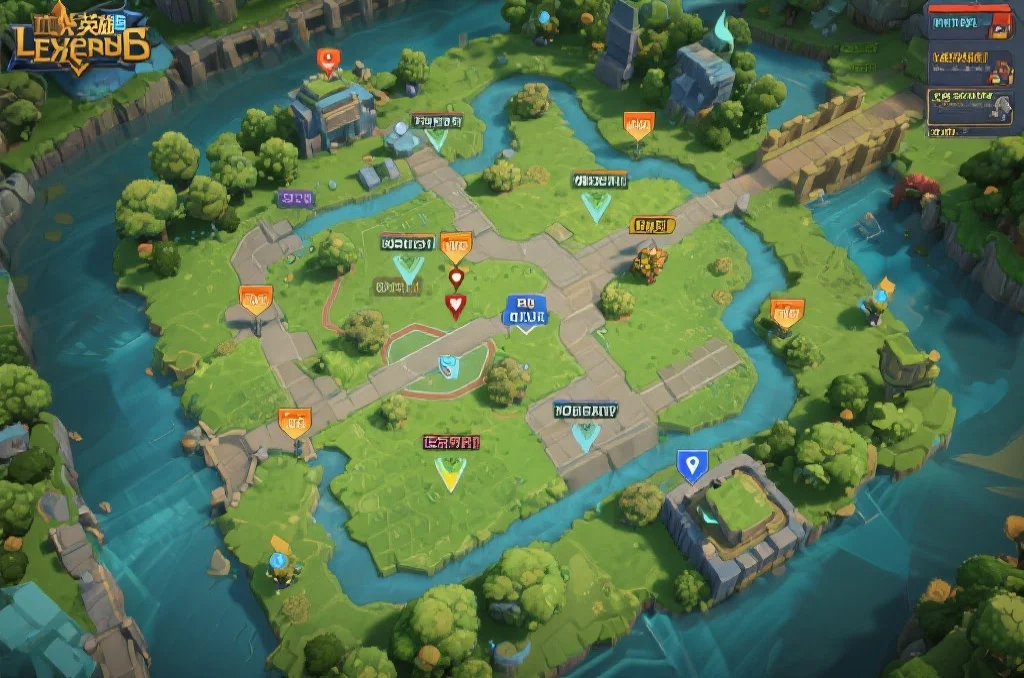This screenshot has height=678, width=1024.
Task: Open the large blue banner marker with white text
Action: pyautogui.click(x=526, y=311)
